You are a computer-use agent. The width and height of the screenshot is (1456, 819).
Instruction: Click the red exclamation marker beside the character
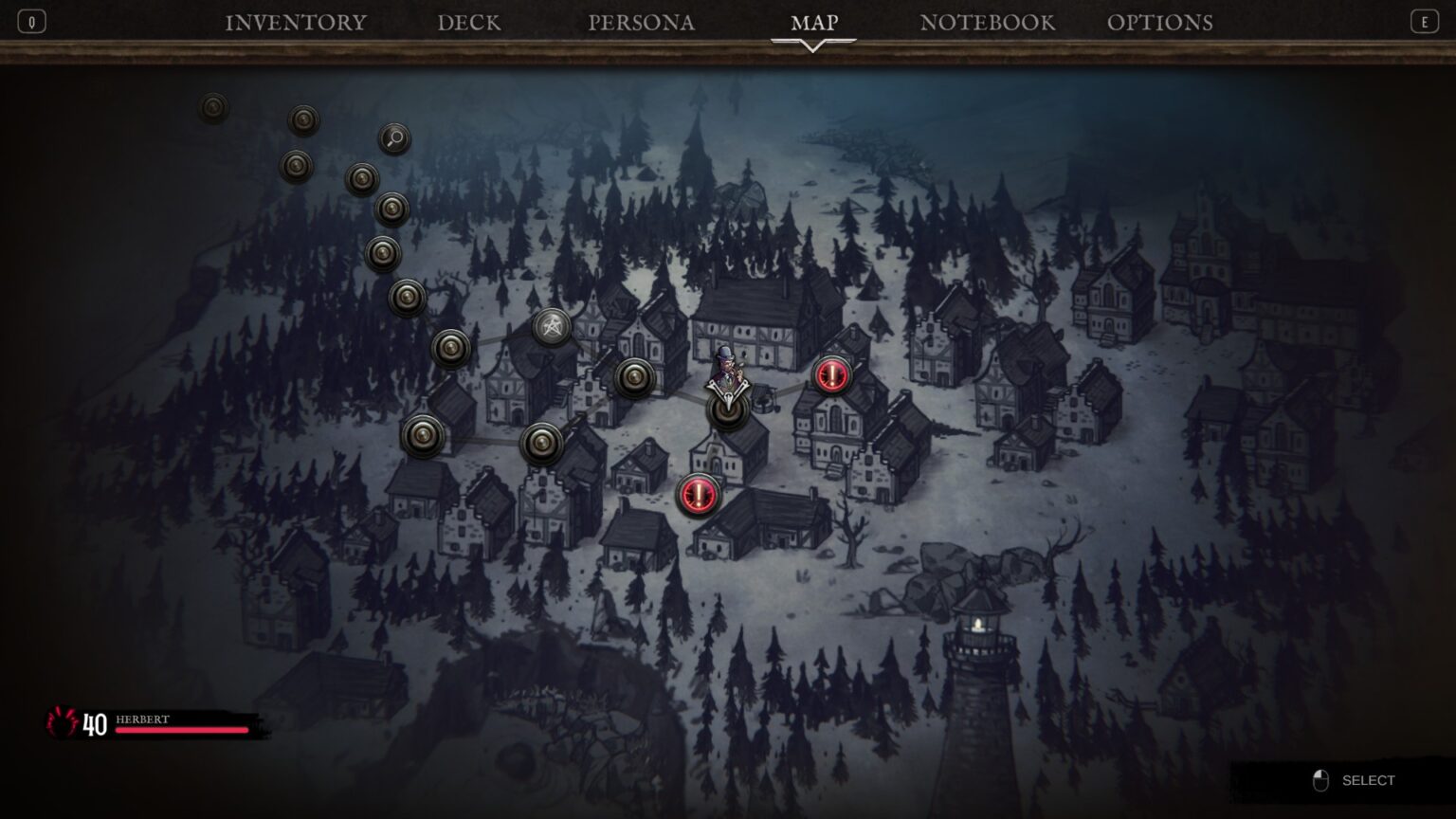tap(832, 375)
